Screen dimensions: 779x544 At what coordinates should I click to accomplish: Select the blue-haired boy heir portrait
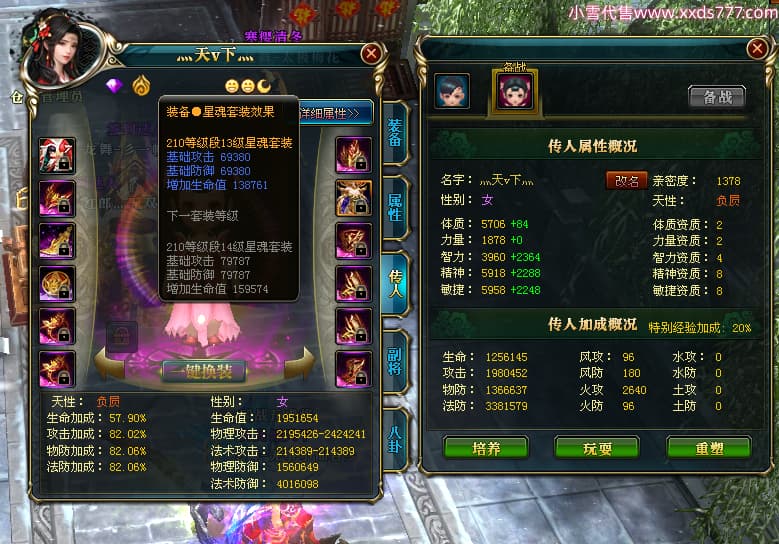point(452,92)
